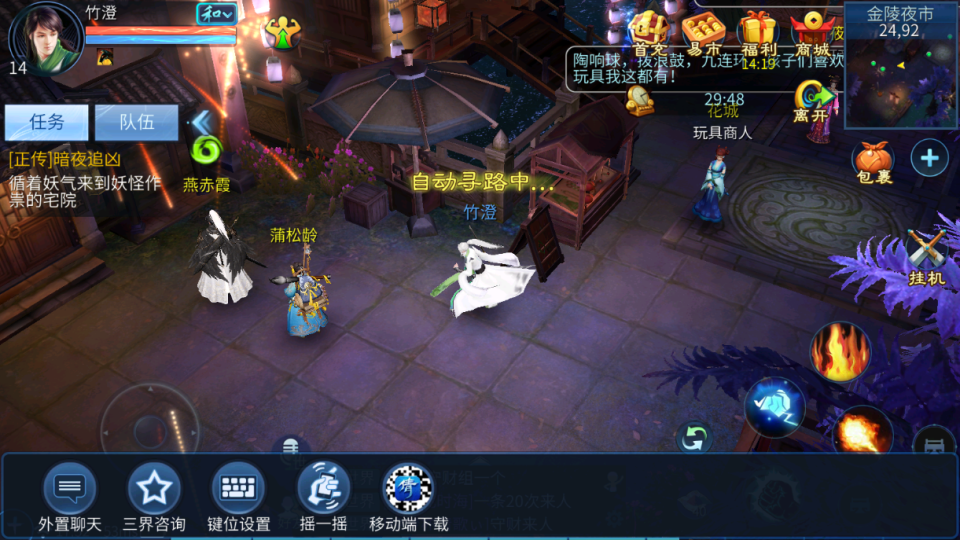This screenshot has height=540, width=960.
Task: Switch to the 任务 quest tab
Action: 46,123
